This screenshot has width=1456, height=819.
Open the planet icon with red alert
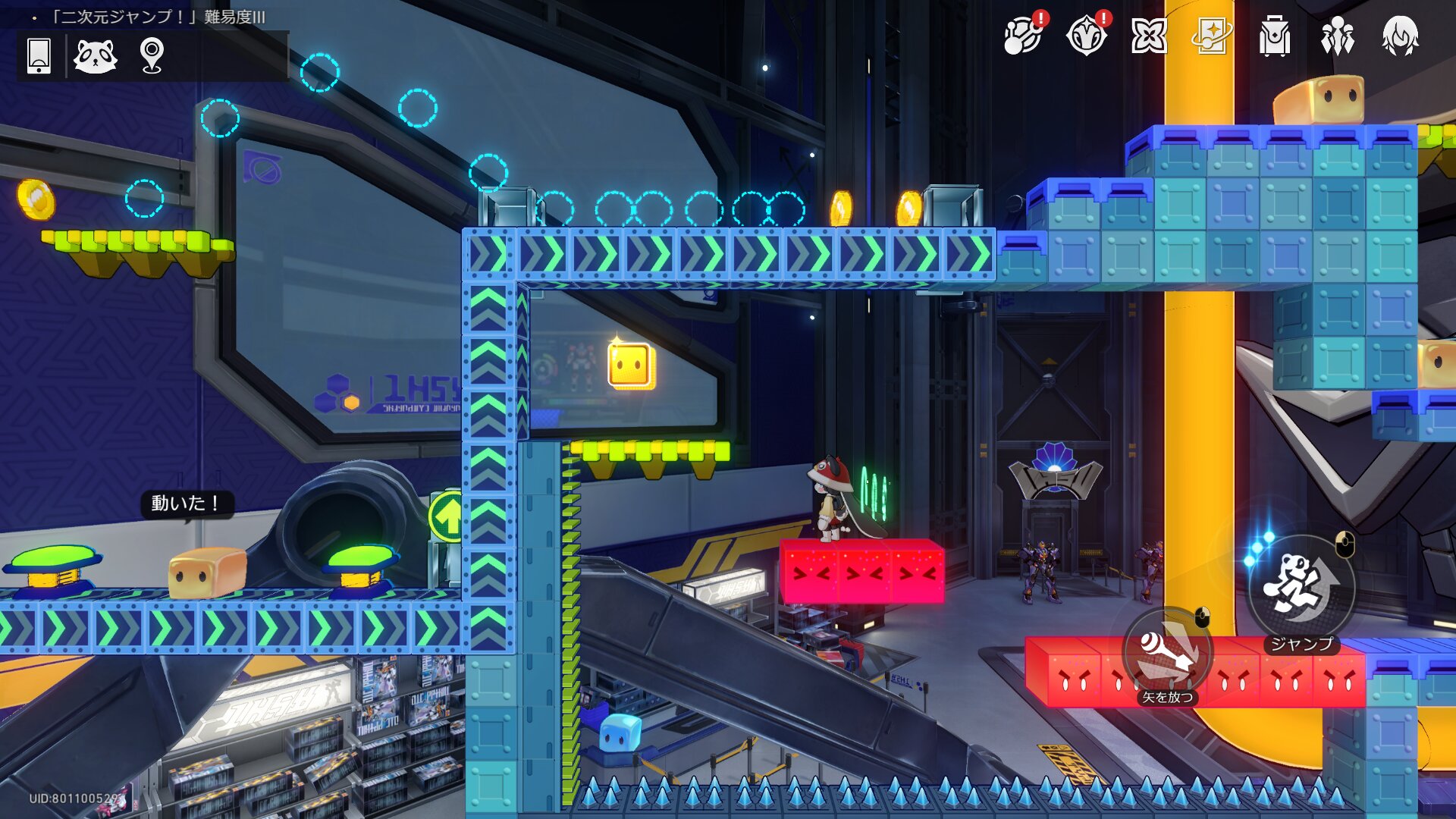pyautogui.click(x=1023, y=36)
